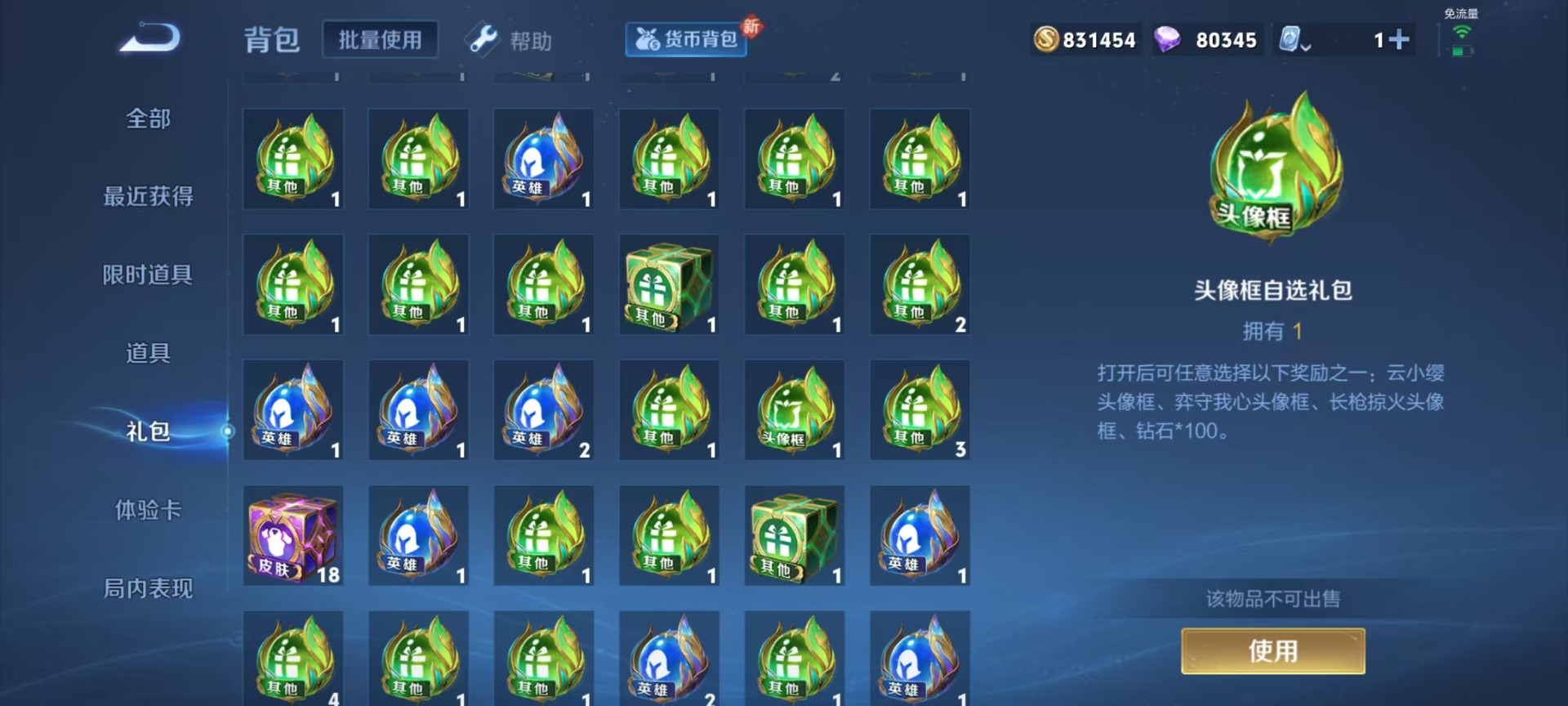Select the 礼包 category

tap(148, 431)
